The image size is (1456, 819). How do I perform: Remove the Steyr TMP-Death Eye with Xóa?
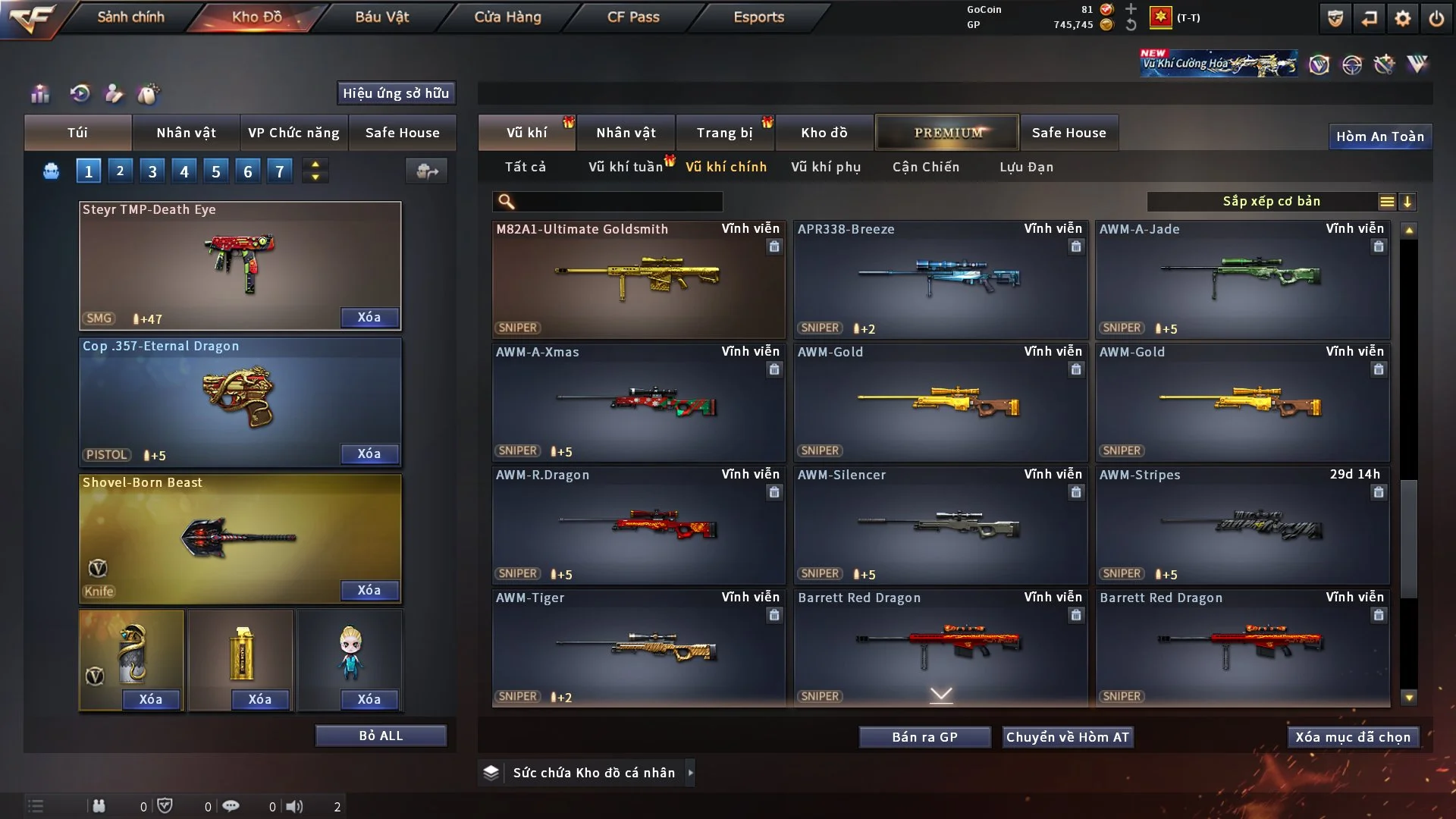point(369,317)
